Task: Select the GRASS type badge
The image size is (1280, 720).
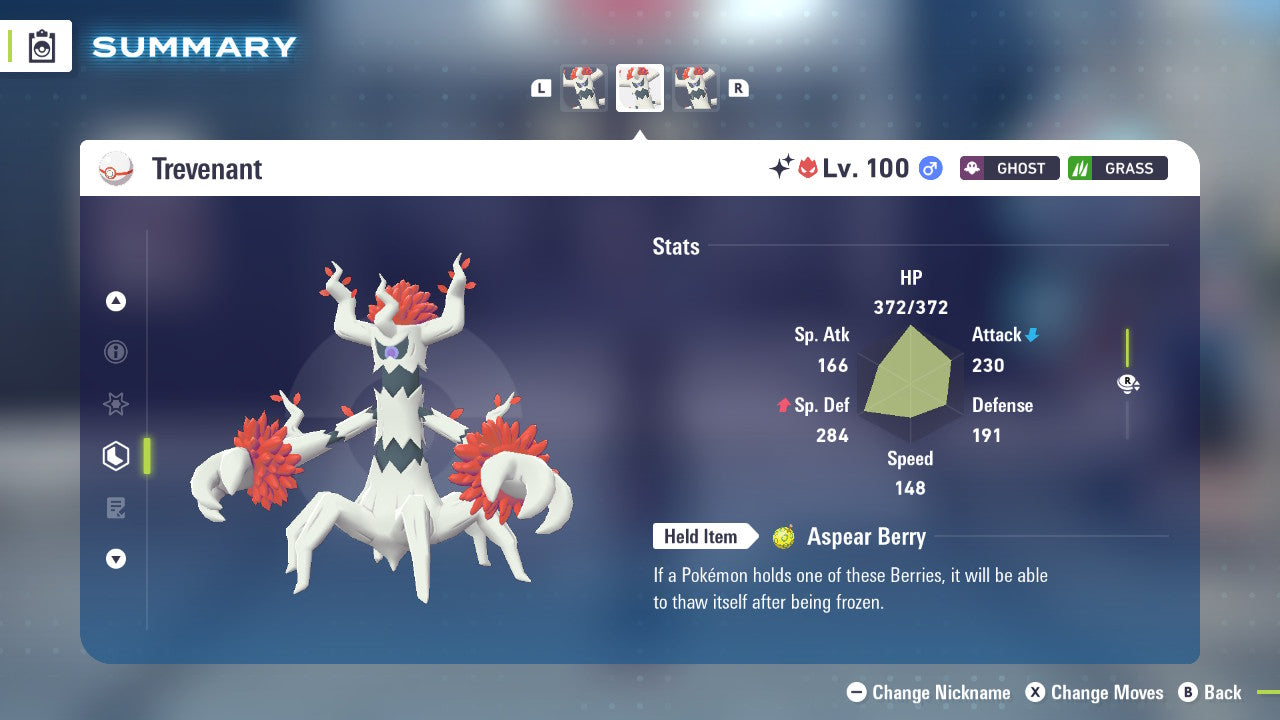Action: [1117, 168]
